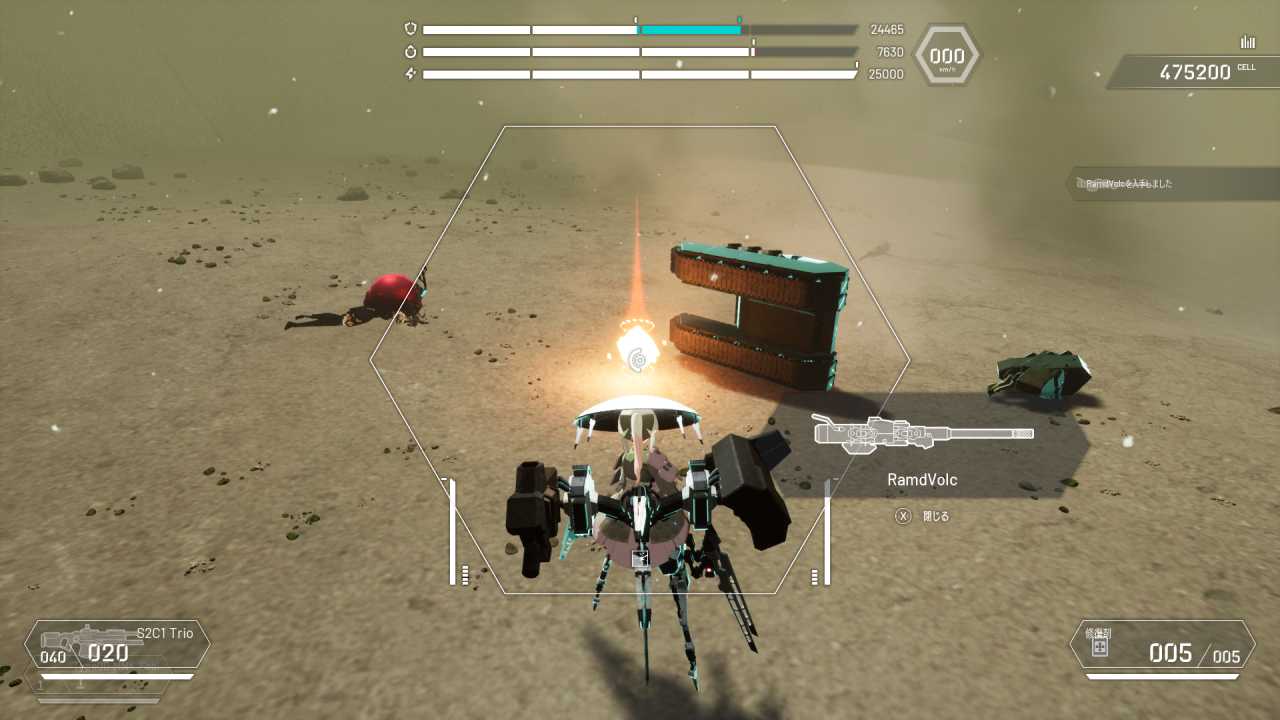
Task: Select the S2C1 Trio weapon panel
Action: coord(117,645)
